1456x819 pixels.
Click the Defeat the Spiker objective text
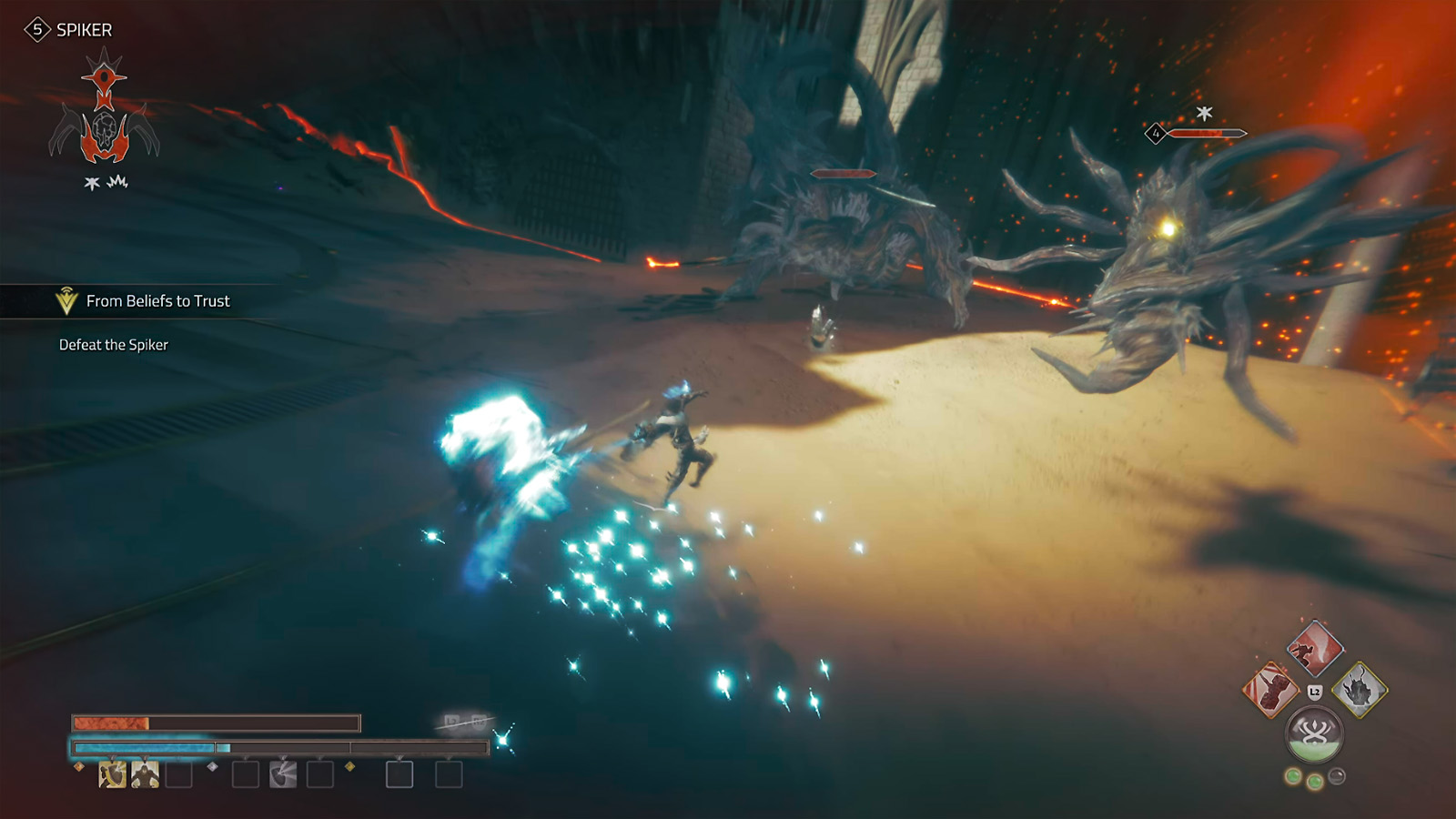click(x=114, y=345)
